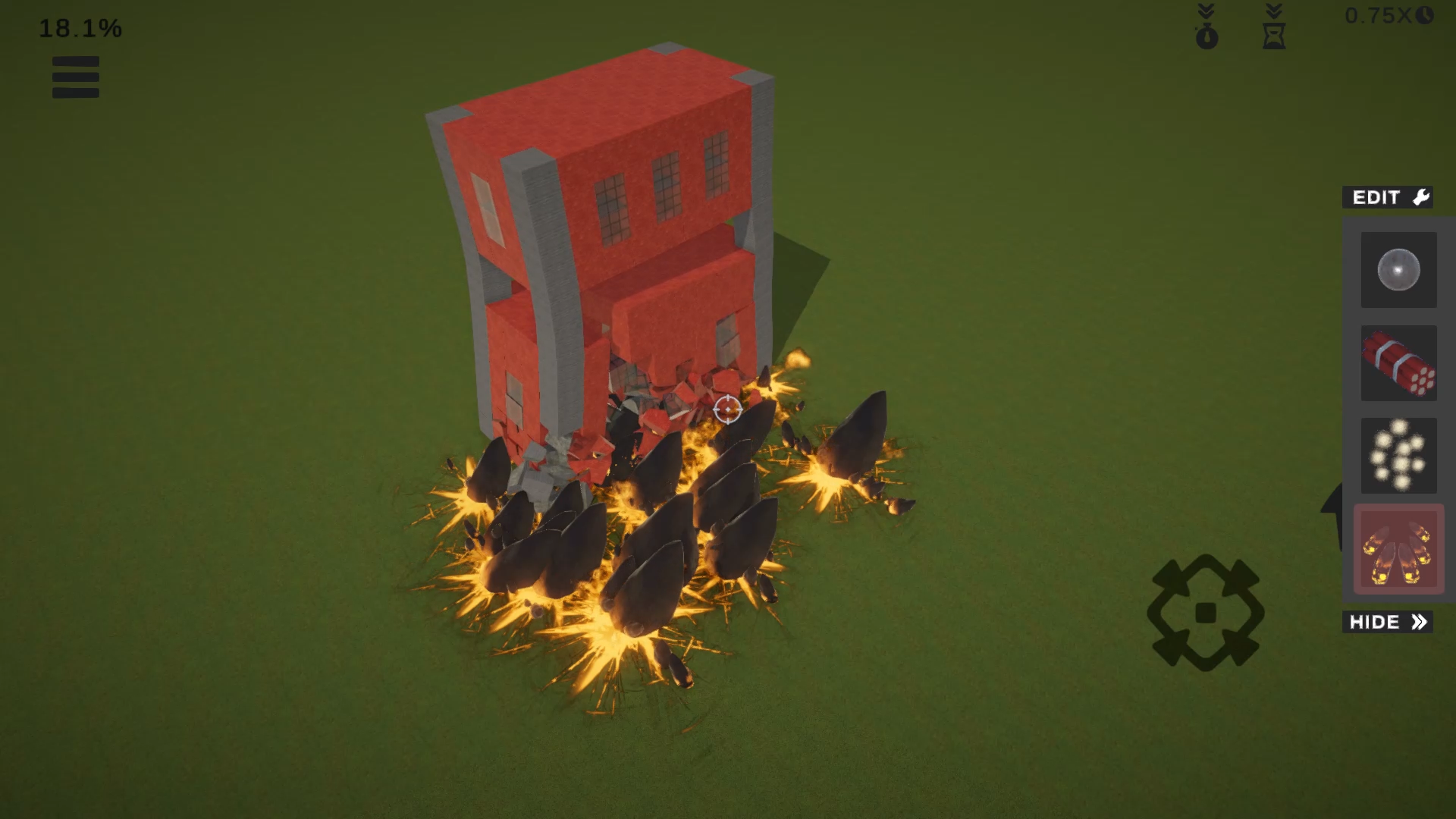
Task: Expand the hourglass double-arrow dropdown
Action: pos(1272,10)
